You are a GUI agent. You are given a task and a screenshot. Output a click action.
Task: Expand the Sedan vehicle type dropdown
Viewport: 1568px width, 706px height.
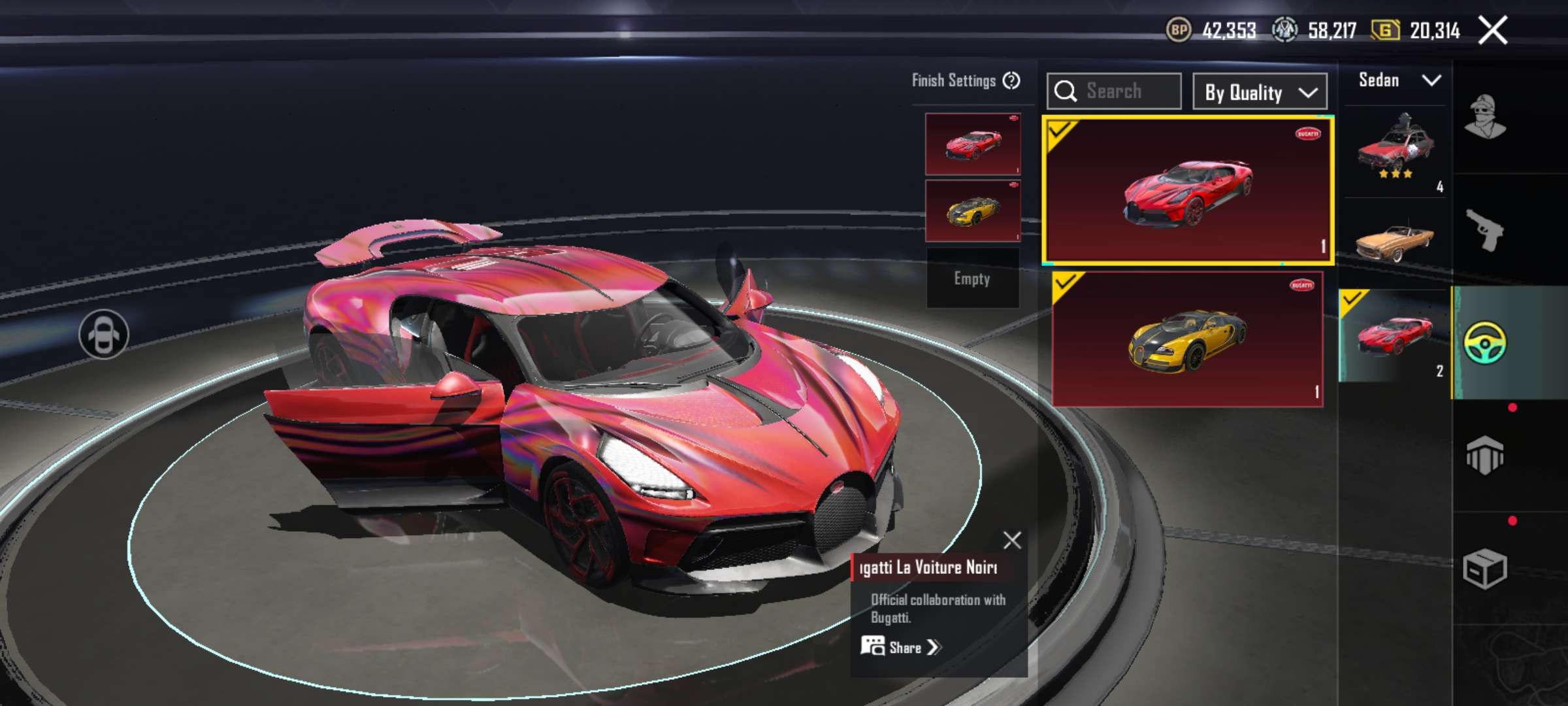(x=1398, y=80)
